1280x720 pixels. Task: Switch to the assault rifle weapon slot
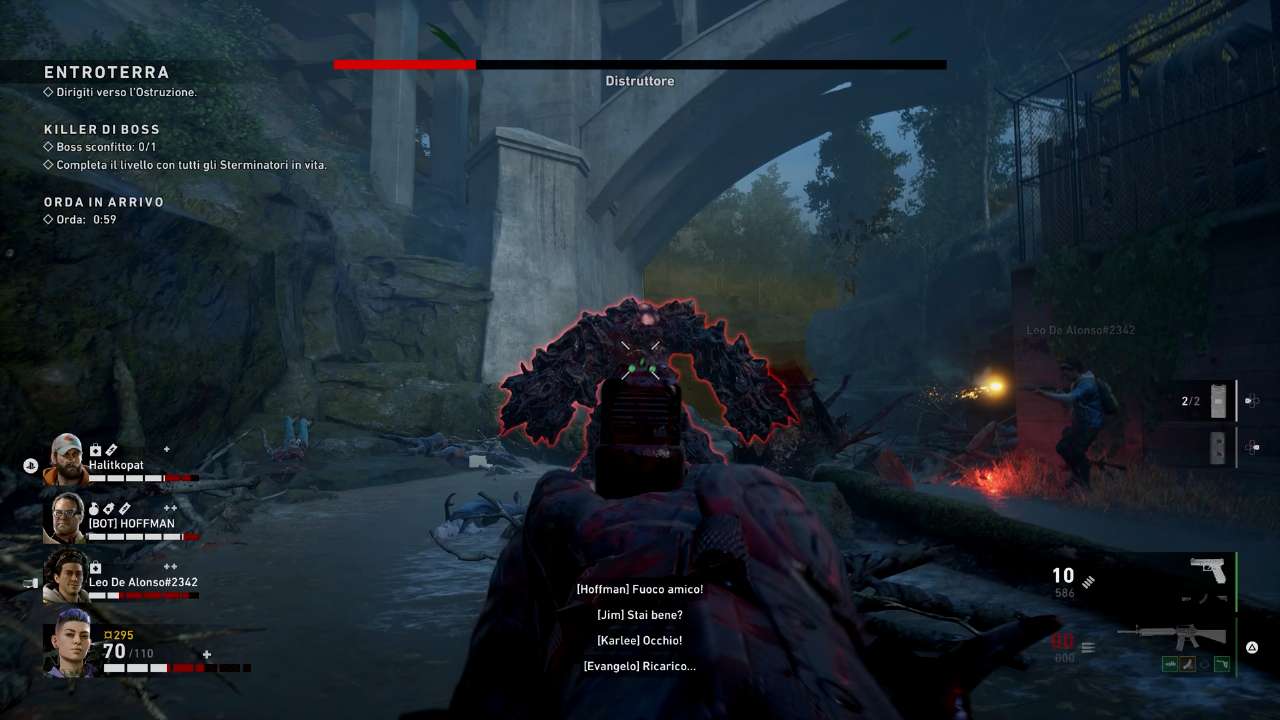(x=1172, y=636)
